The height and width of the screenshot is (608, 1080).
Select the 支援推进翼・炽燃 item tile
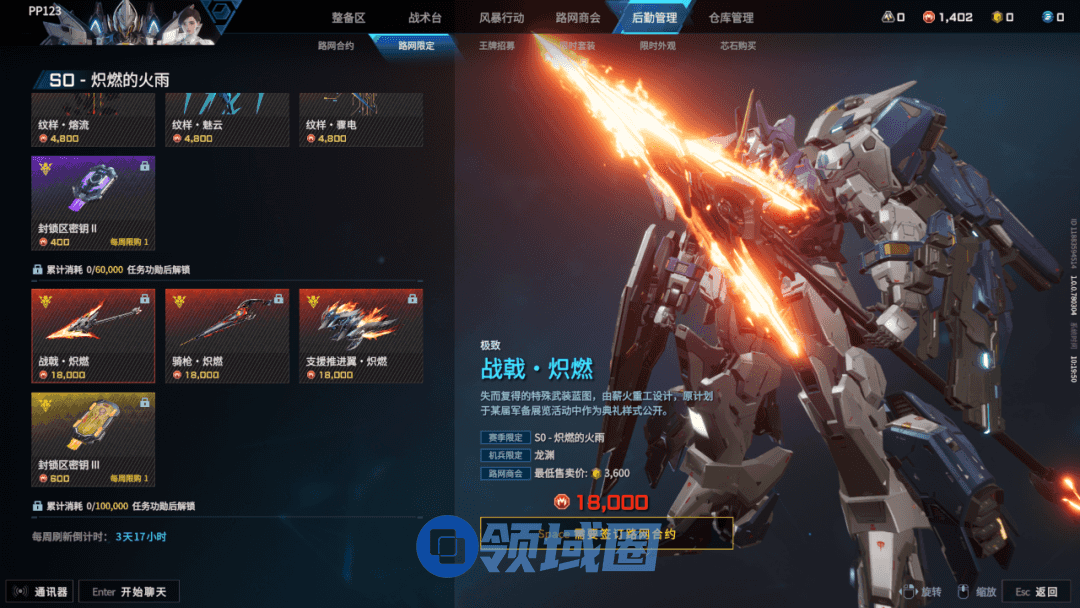361,336
